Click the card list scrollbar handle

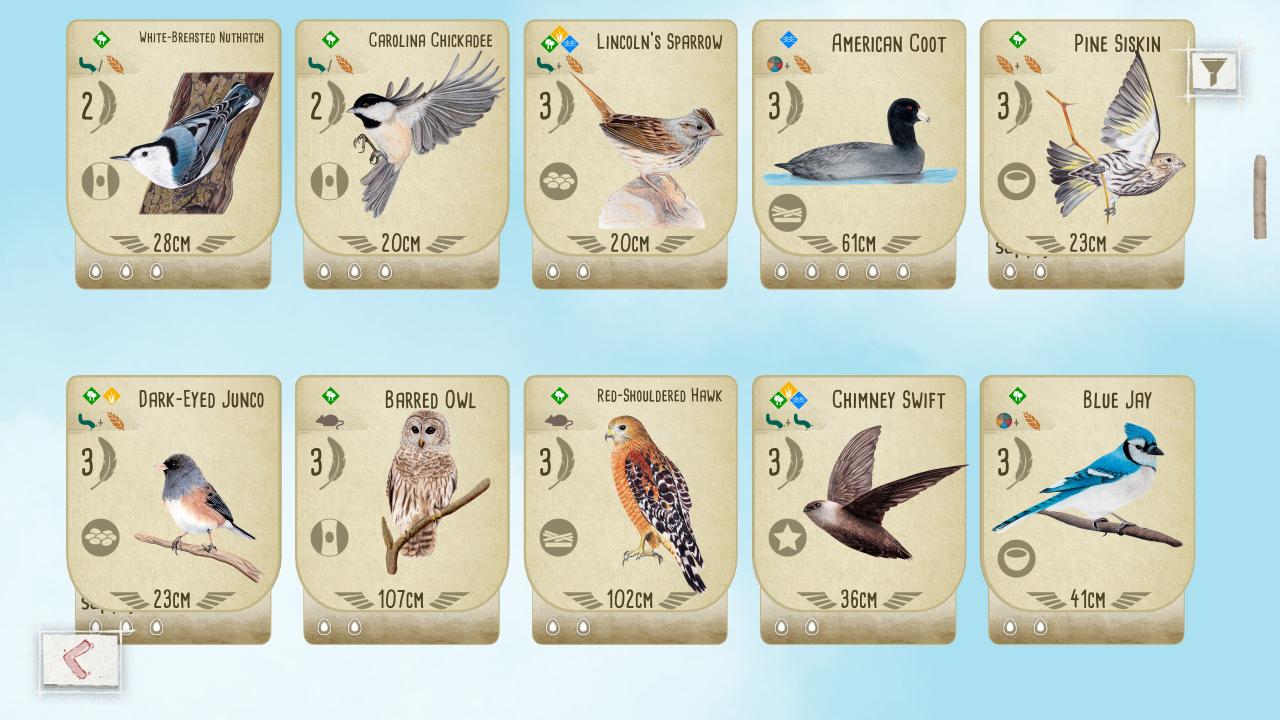(1259, 197)
